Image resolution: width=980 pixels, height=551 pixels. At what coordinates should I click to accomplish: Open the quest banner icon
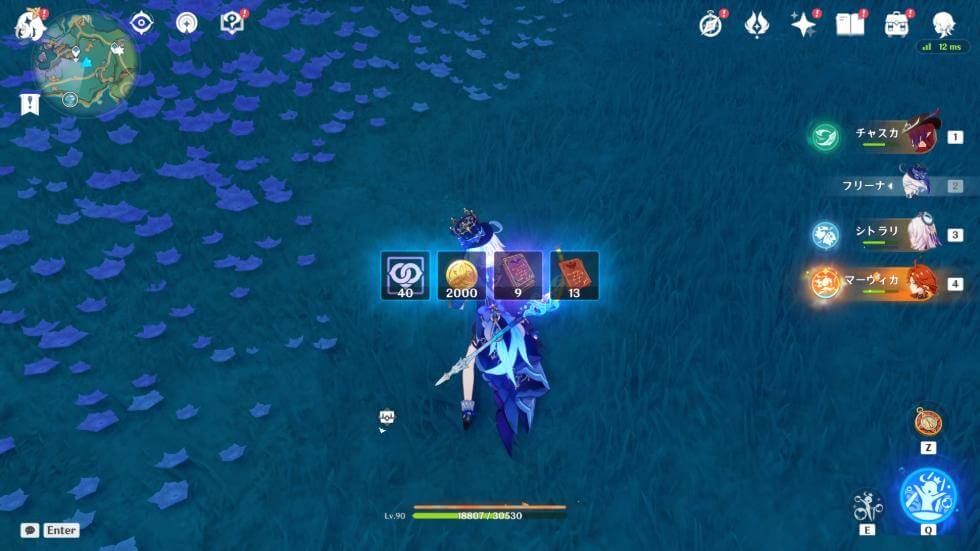point(29,103)
